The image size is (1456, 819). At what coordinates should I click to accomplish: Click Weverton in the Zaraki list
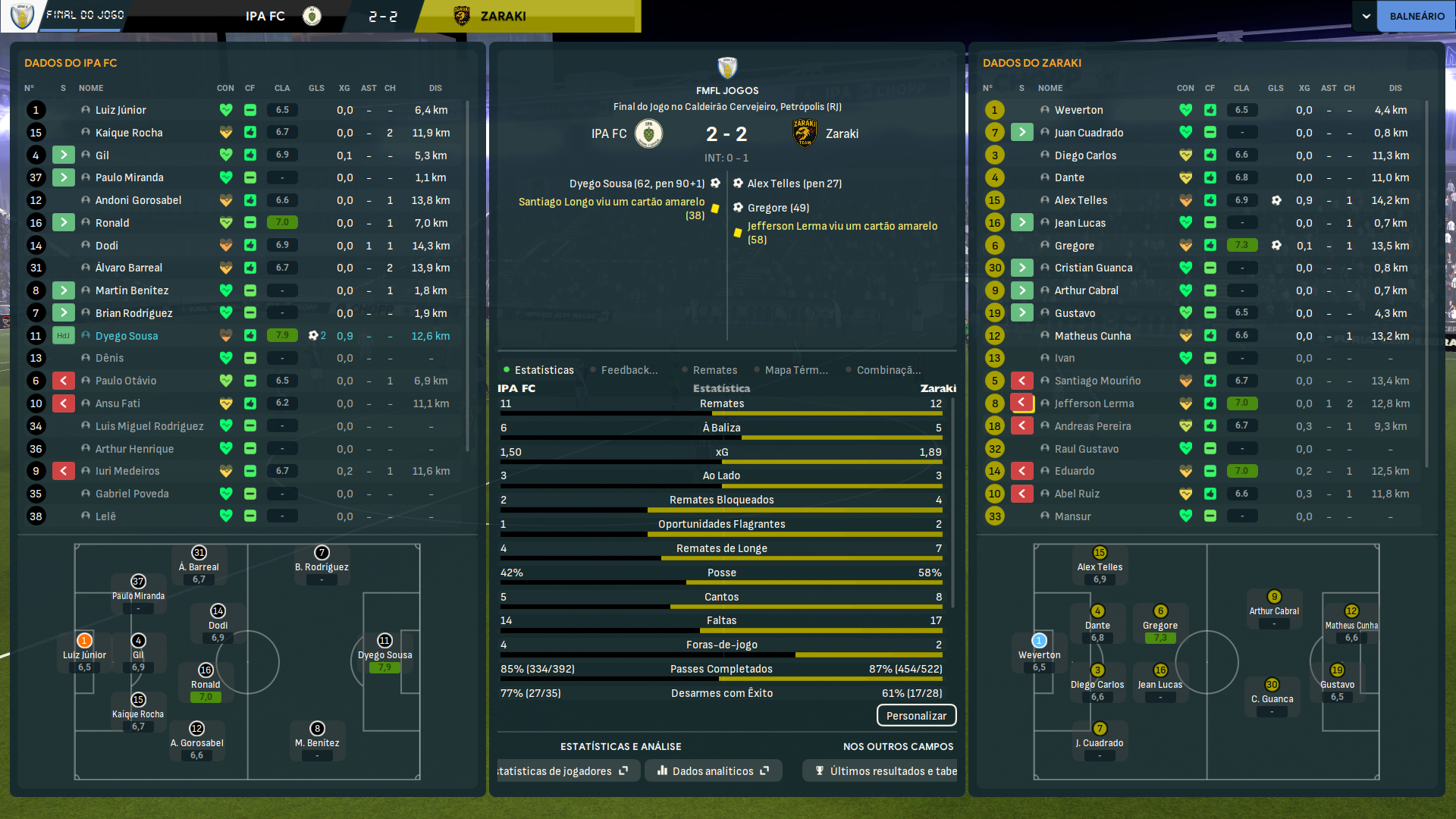click(x=1078, y=110)
